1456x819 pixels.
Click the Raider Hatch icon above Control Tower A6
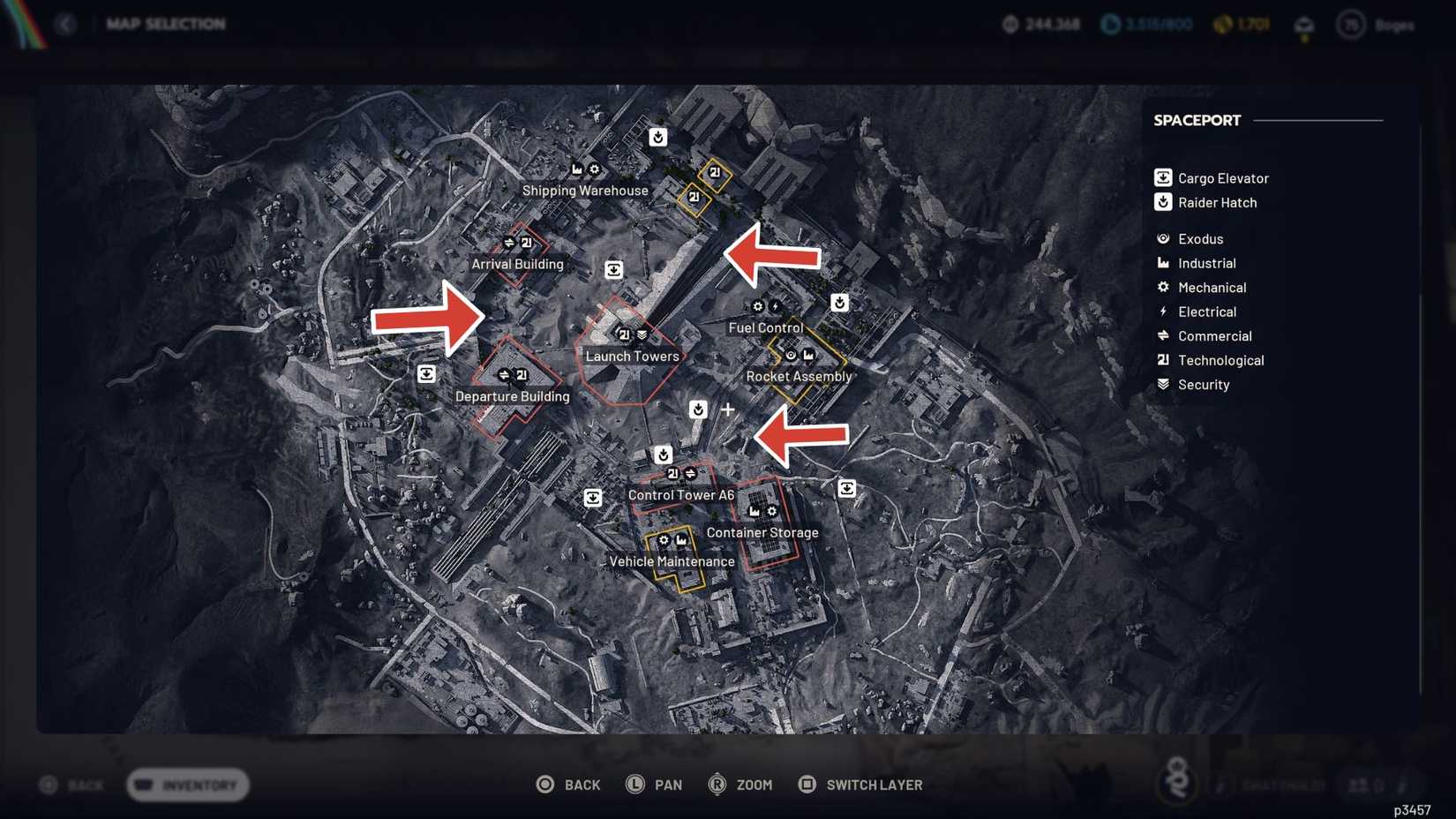[x=664, y=454]
